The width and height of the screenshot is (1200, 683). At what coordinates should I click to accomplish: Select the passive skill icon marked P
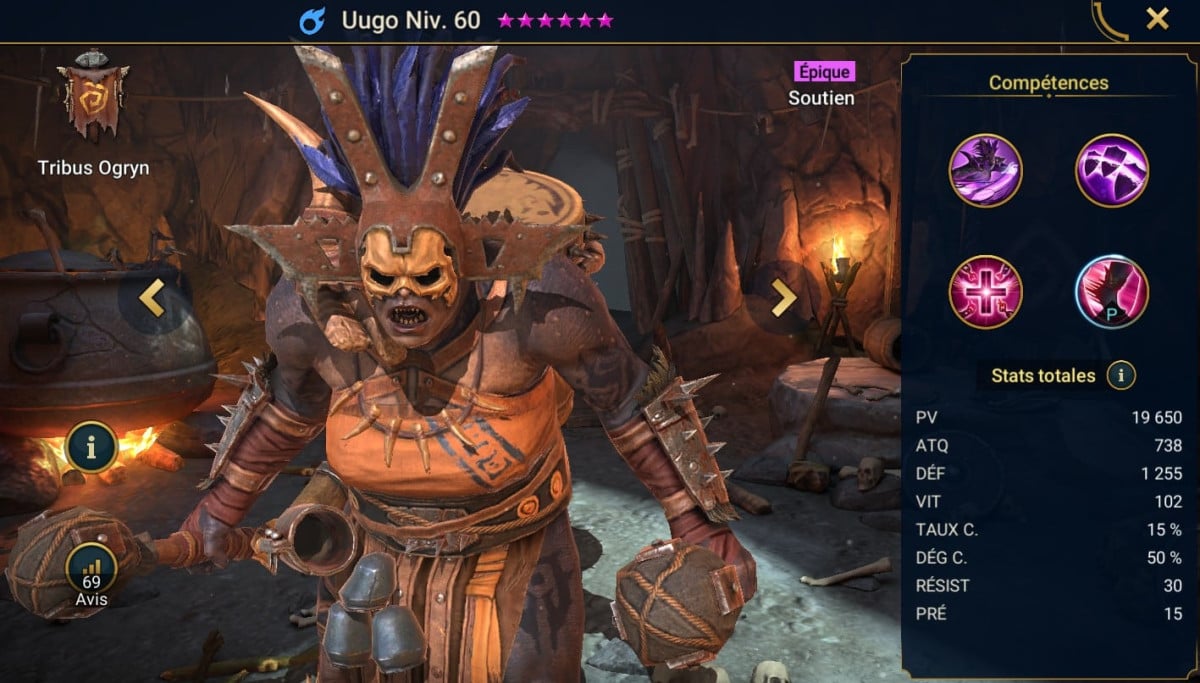(x=1111, y=292)
